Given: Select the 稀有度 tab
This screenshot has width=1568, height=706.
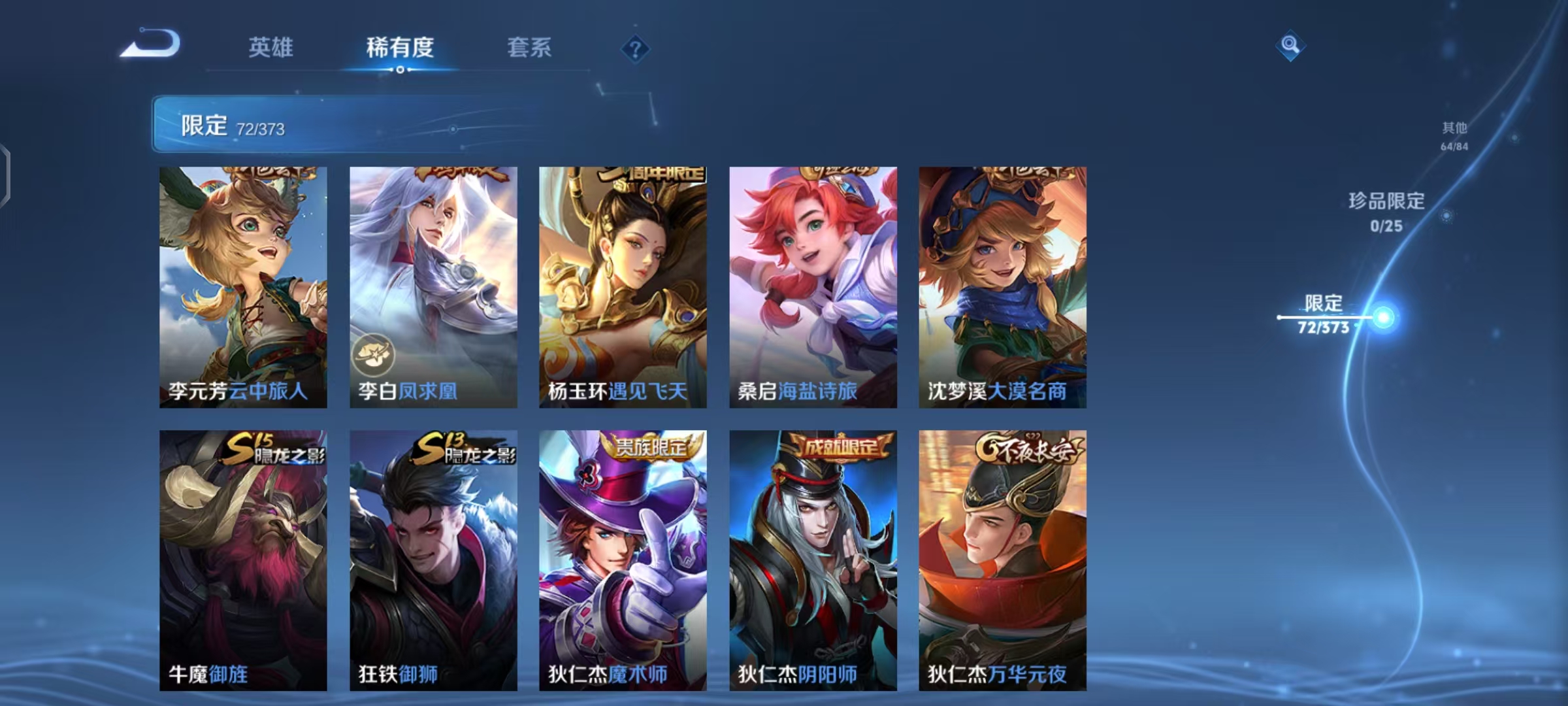Looking at the screenshot, I should pyautogui.click(x=400, y=47).
